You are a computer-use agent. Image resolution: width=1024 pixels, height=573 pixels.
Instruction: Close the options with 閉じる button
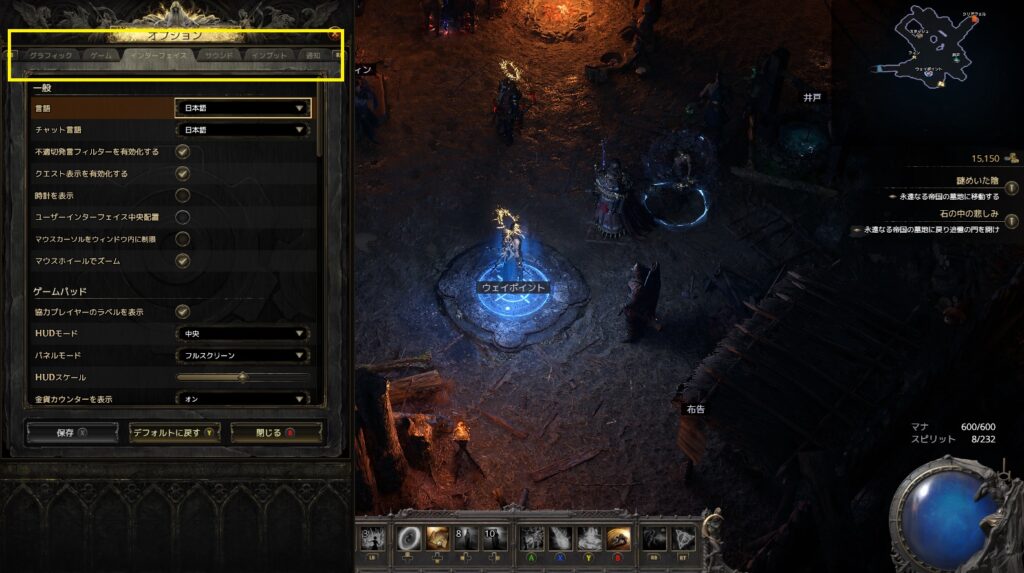point(275,432)
